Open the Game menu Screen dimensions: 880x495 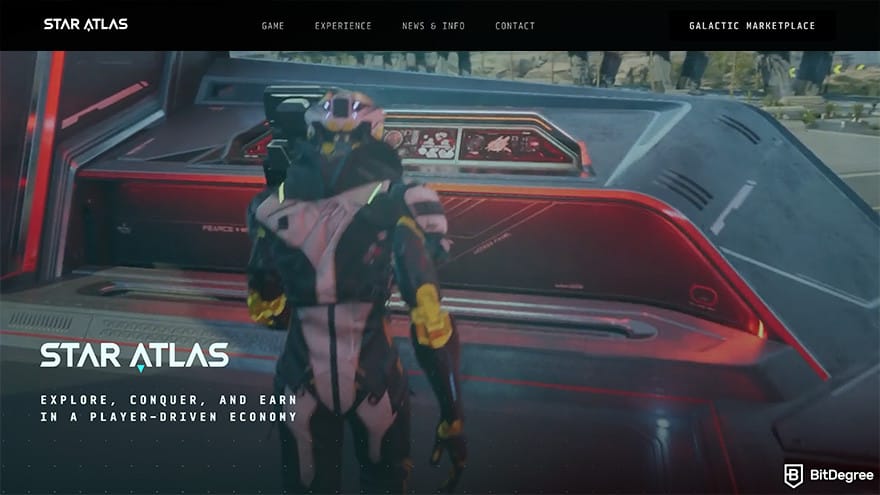point(273,26)
